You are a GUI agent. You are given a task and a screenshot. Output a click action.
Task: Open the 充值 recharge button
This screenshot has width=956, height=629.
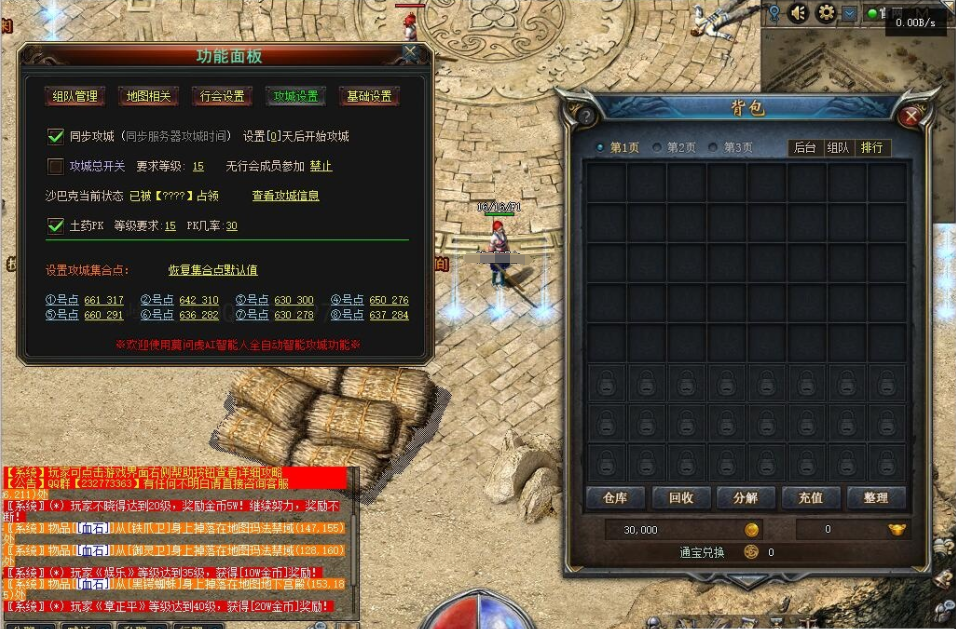pos(811,497)
